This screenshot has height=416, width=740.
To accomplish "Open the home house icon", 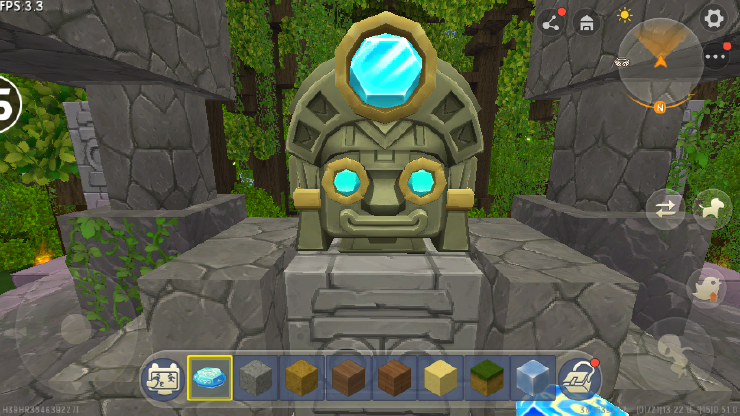I will [x=587, y=21].
